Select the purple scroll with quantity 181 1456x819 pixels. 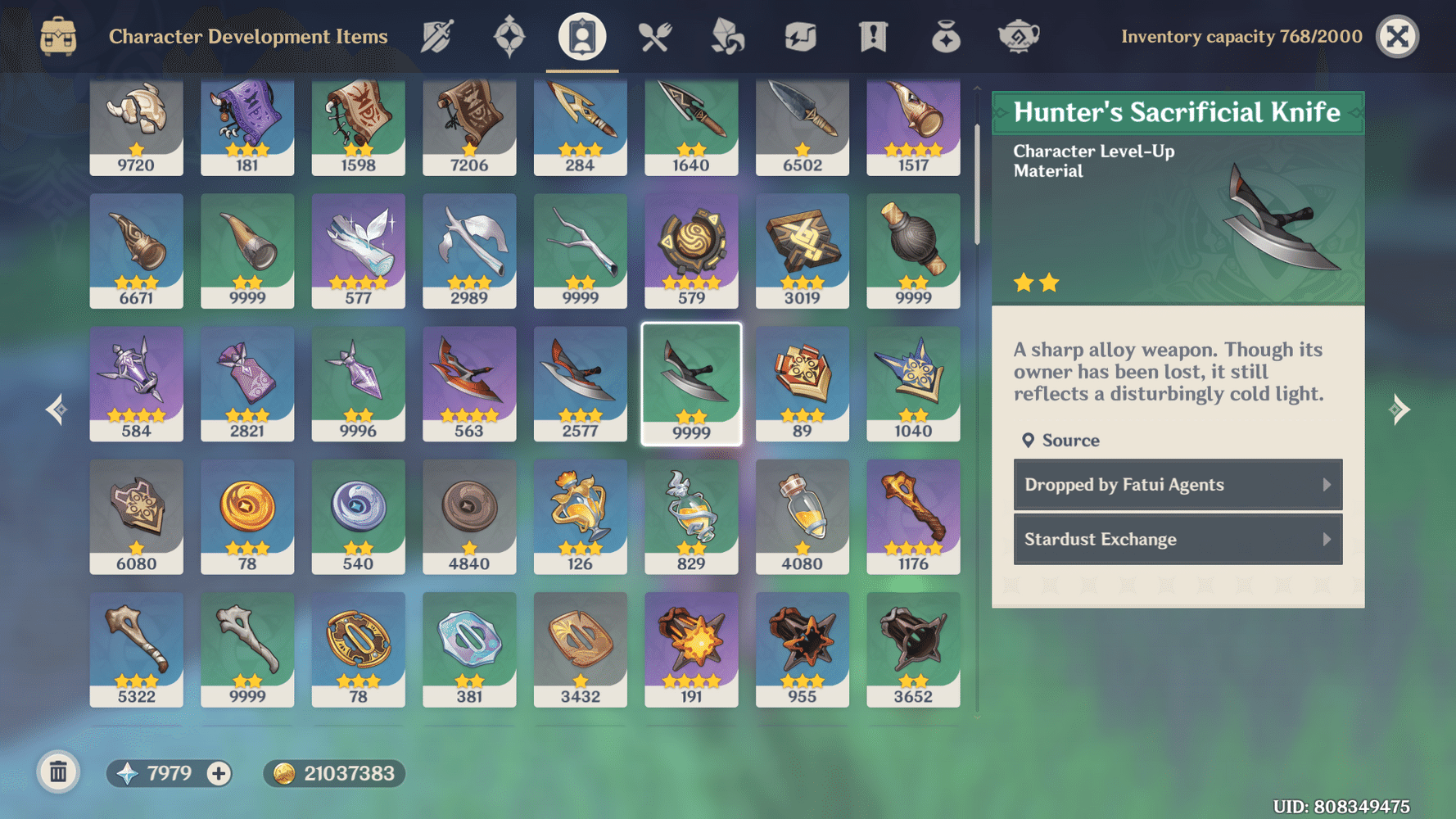coord(247,127)
